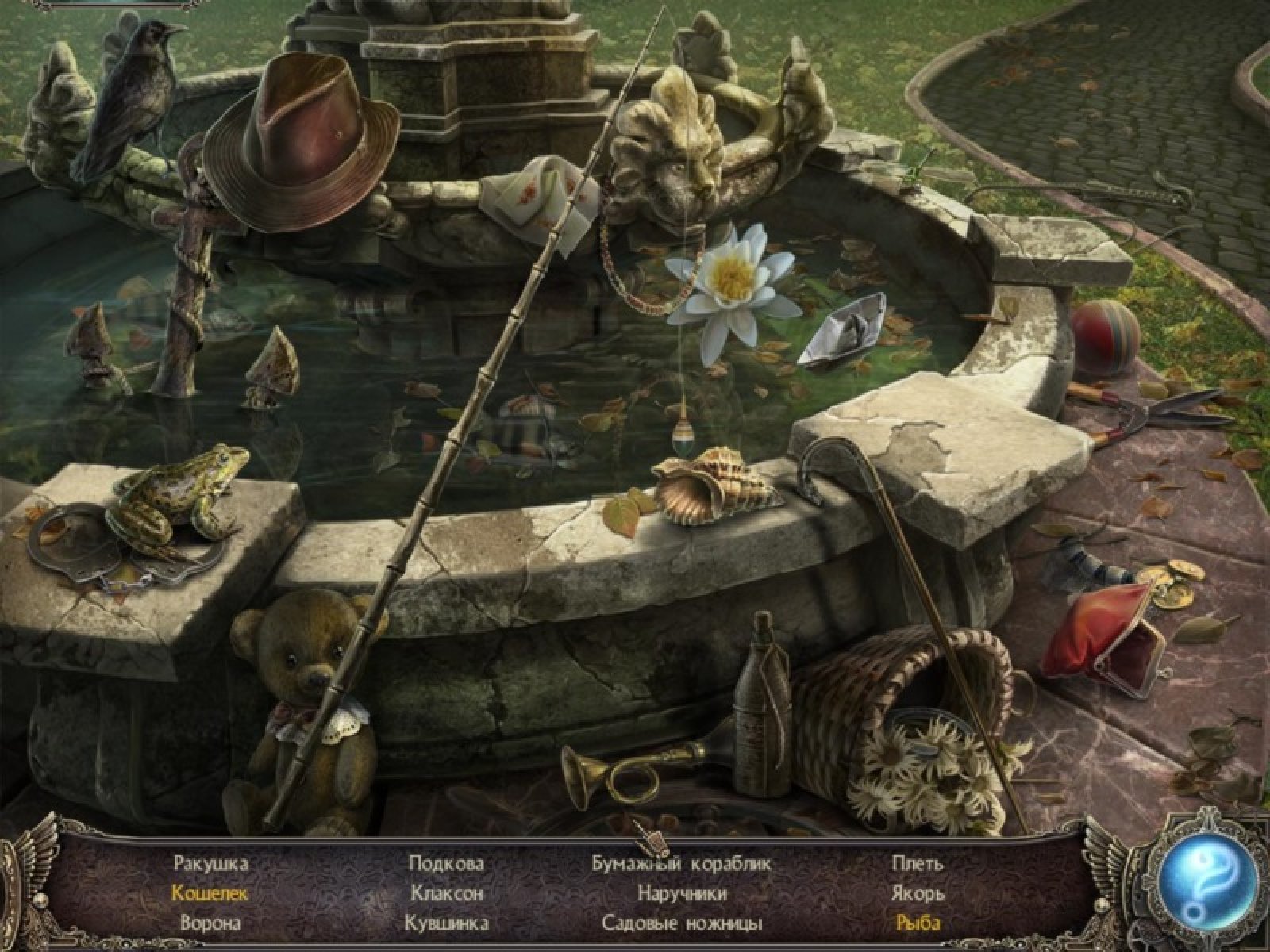
Task: Click the highlighted Рыба list entry
Action: tap(918, 923)
